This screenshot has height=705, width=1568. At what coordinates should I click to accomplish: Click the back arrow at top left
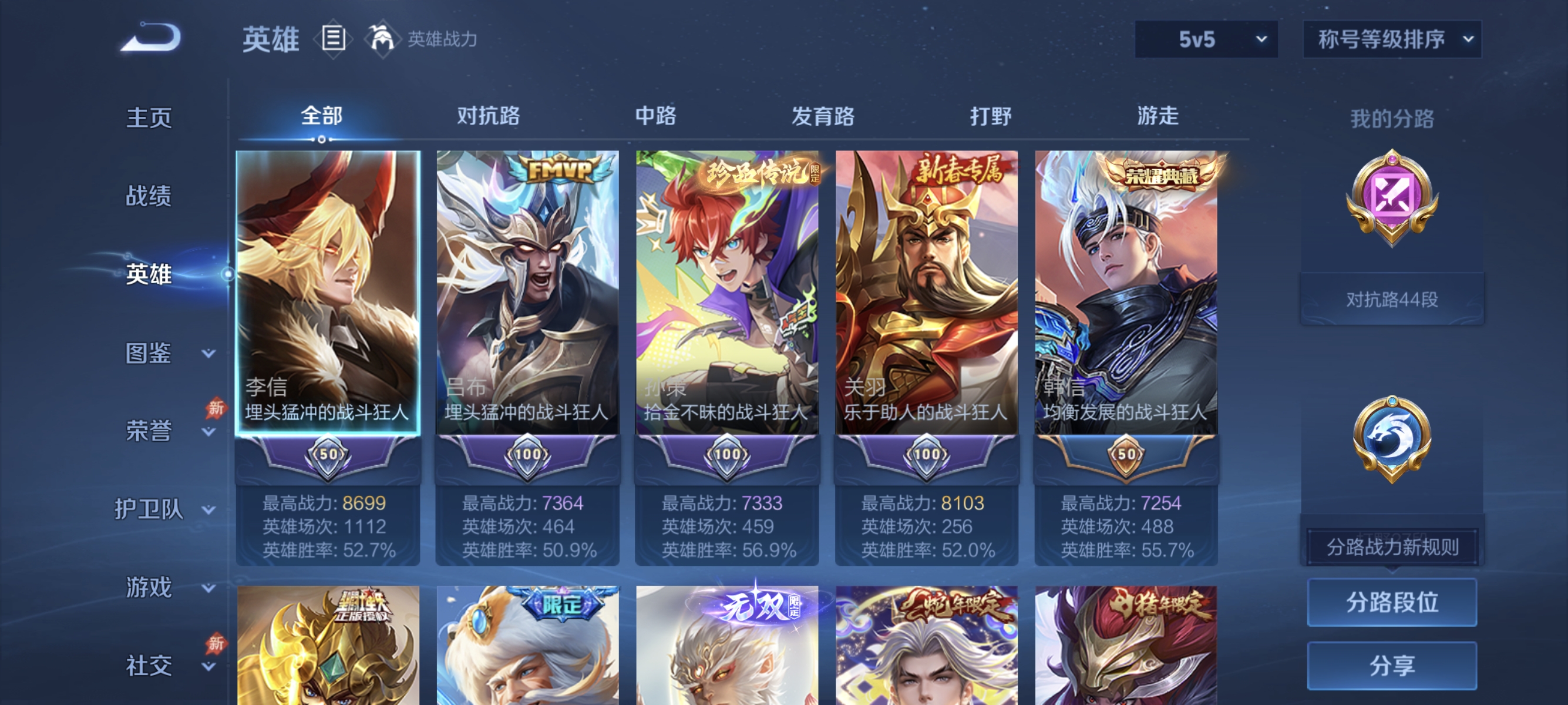[x=151, y=38]
